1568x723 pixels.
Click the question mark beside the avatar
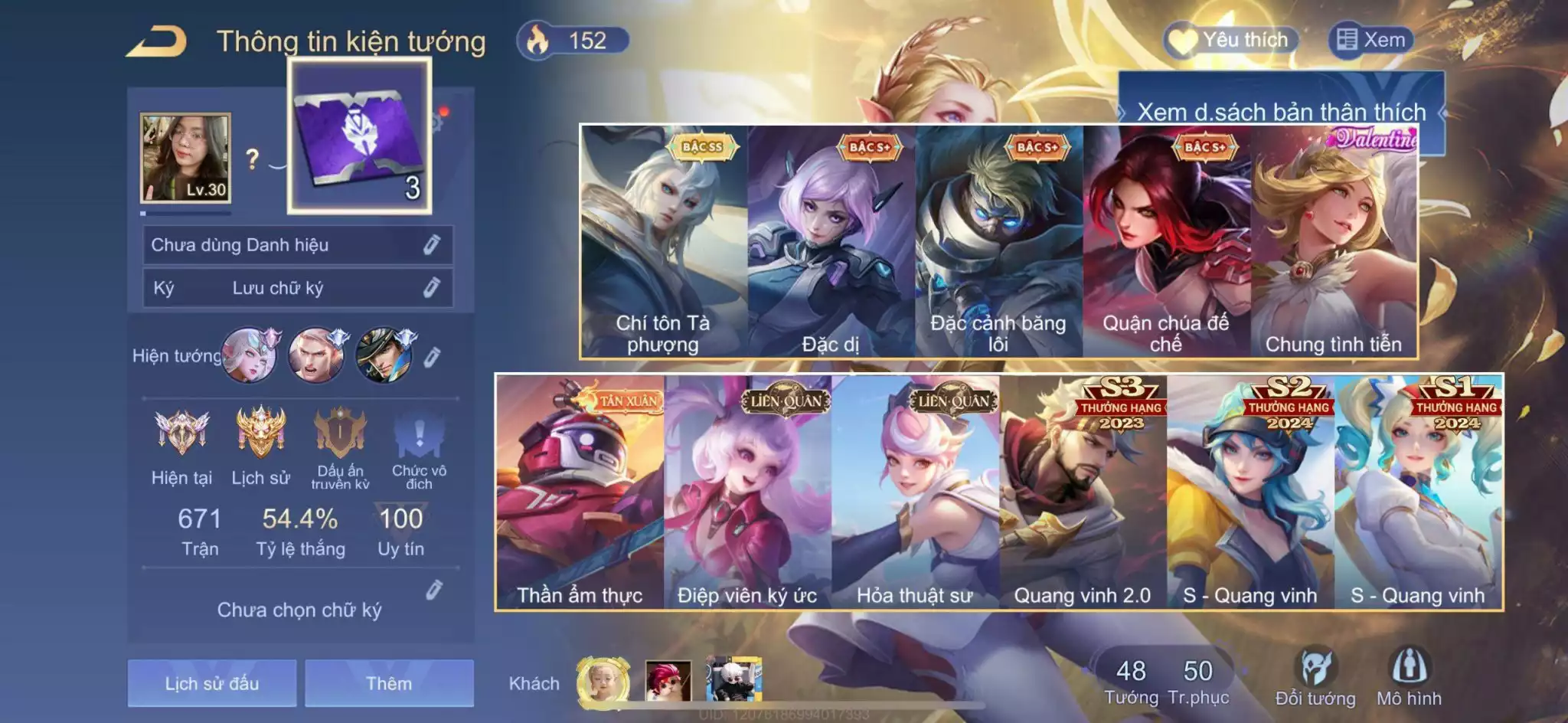click(253, 160)
